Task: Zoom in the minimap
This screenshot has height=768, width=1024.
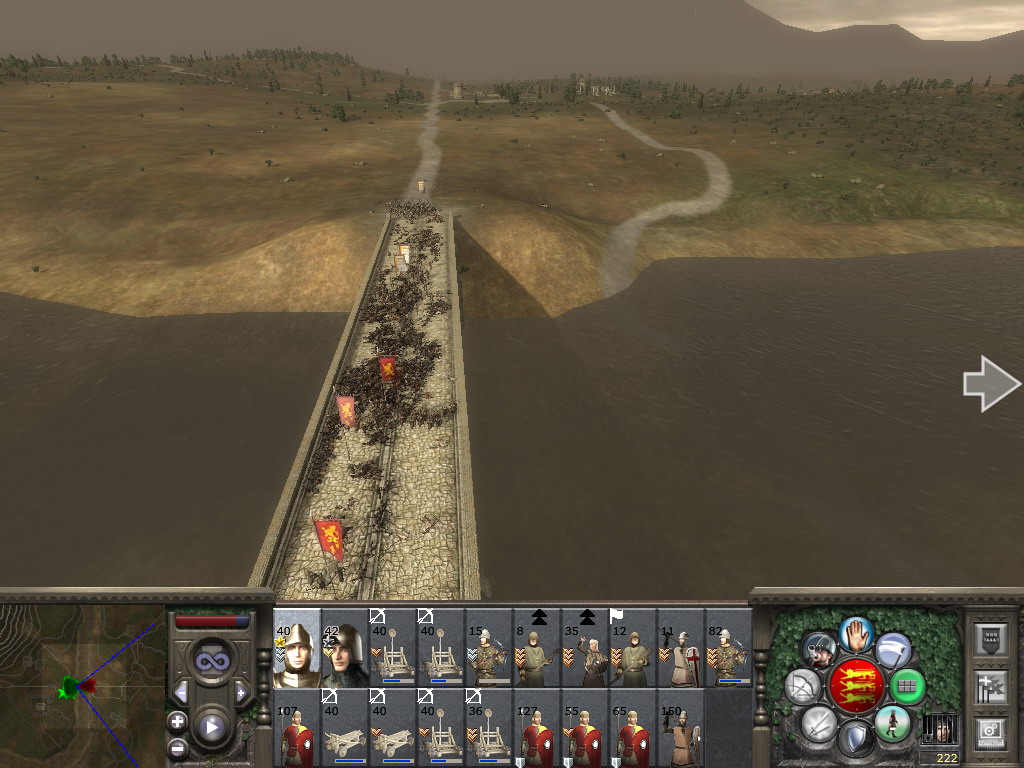Action: pos(177,721)
